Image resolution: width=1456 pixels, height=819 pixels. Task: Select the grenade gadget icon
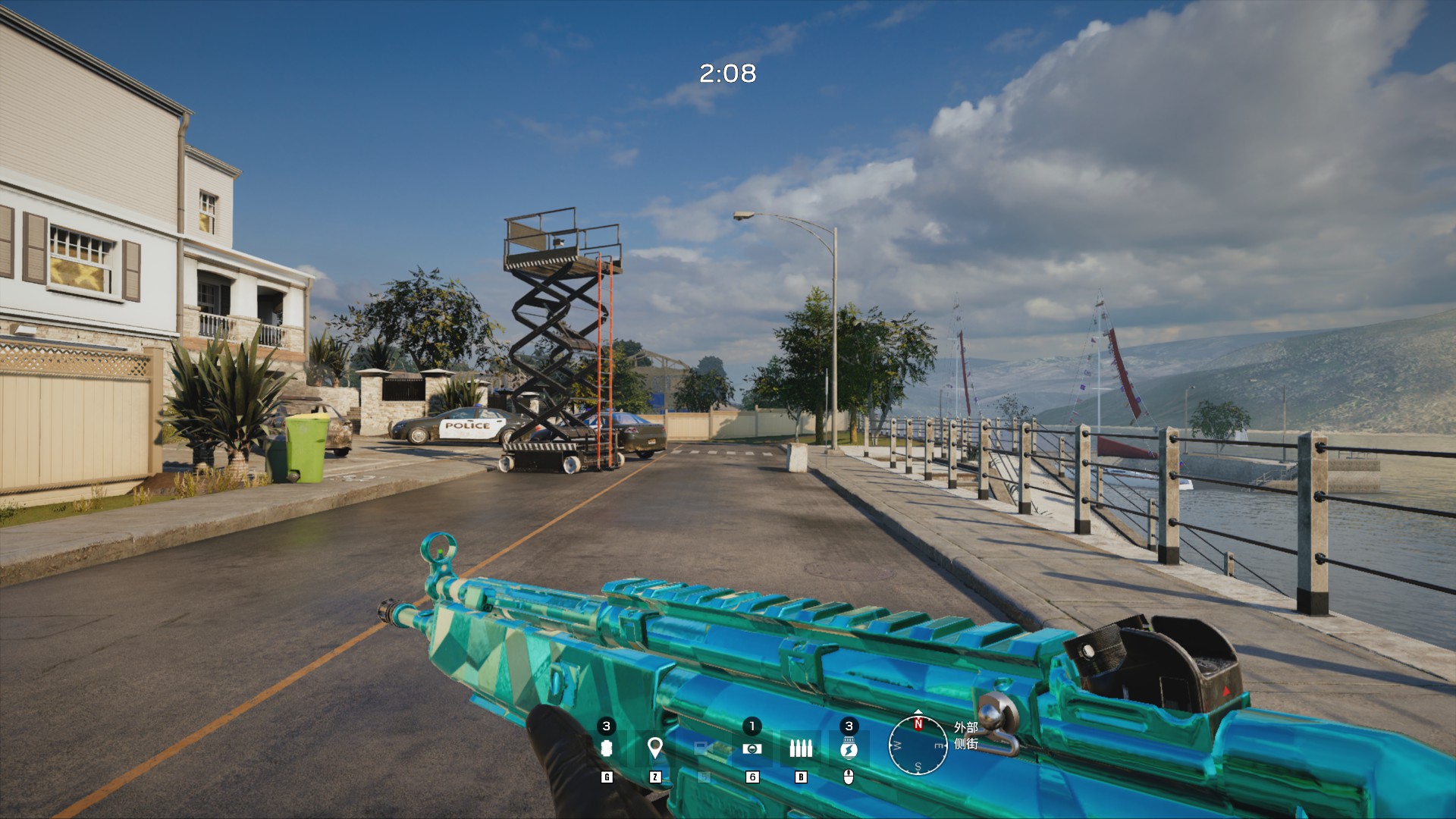click(x=606, y=748)
